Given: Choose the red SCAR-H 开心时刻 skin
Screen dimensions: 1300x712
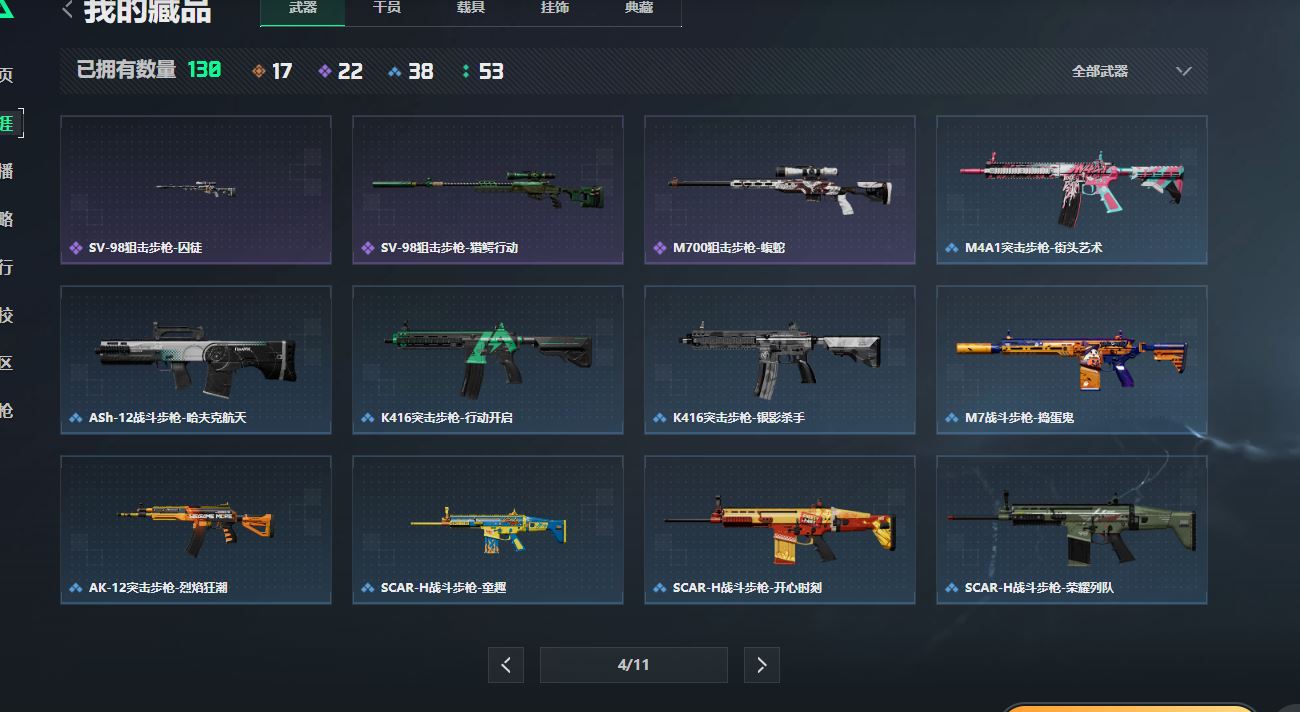Looking at the screenshot, I should pos(780,530).
